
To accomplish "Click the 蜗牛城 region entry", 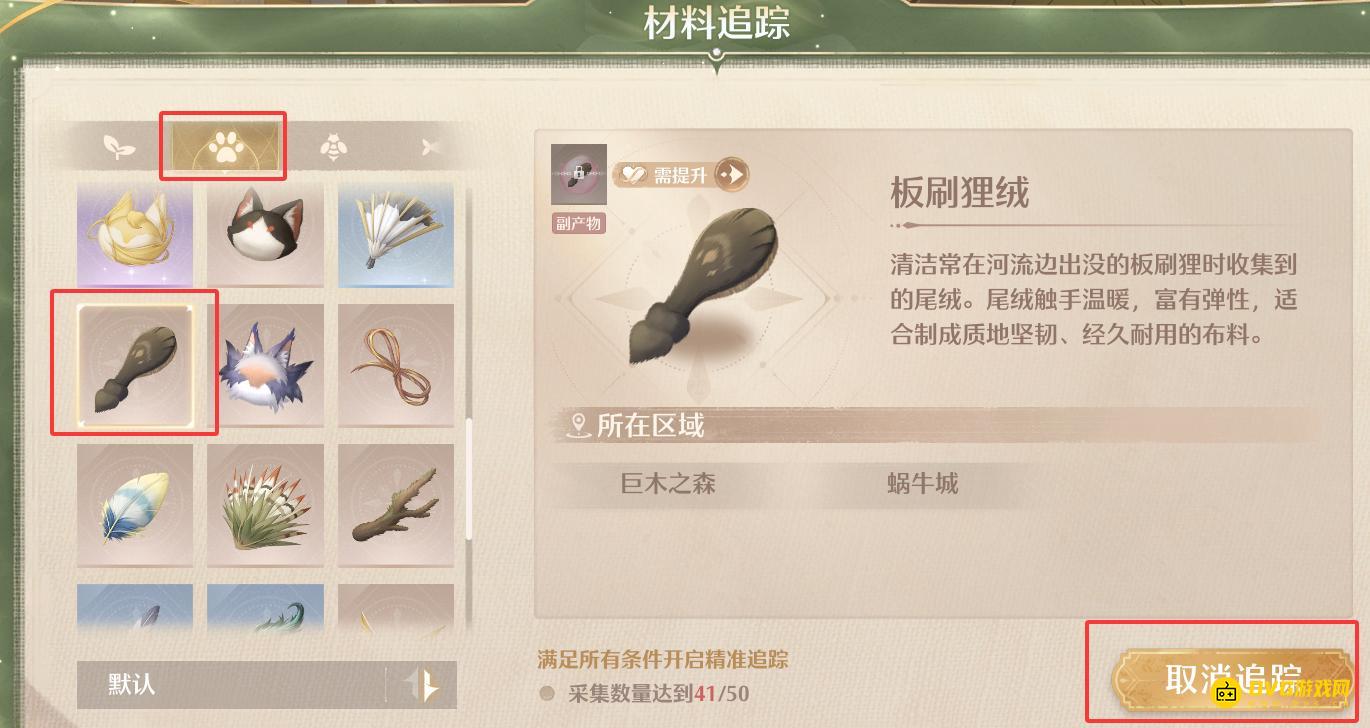I will click(x=921, y=485).
